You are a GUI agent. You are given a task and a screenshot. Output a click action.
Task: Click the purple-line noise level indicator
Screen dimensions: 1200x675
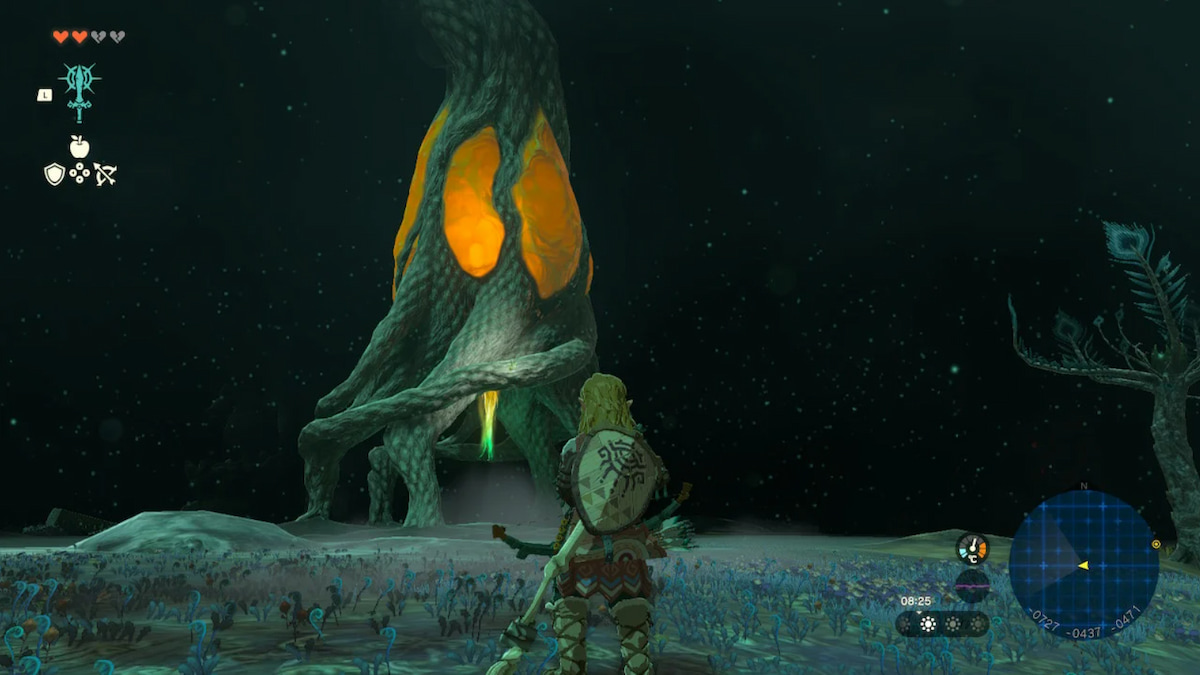972,584
